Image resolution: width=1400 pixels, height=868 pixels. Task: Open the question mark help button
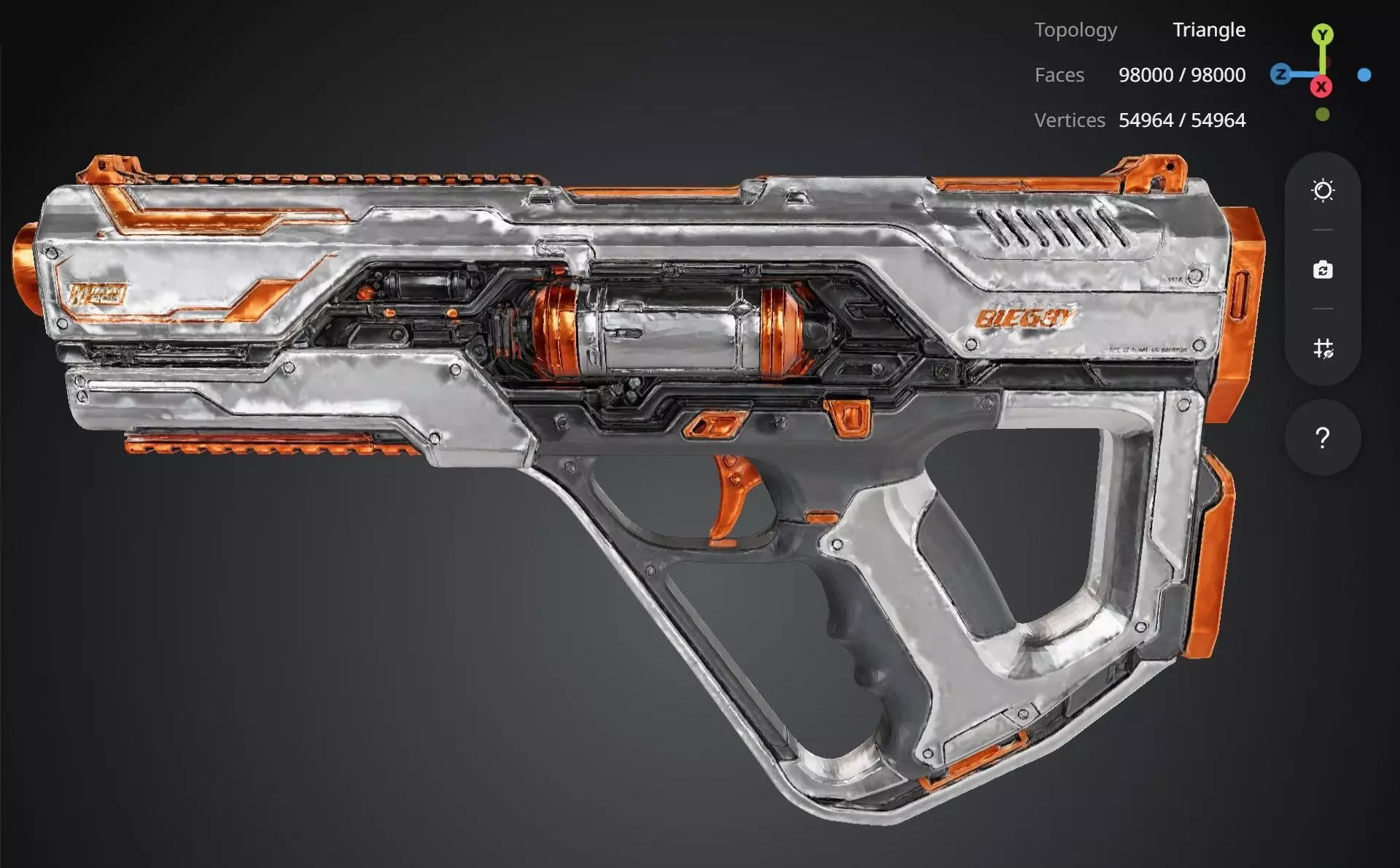(1323, 438)
